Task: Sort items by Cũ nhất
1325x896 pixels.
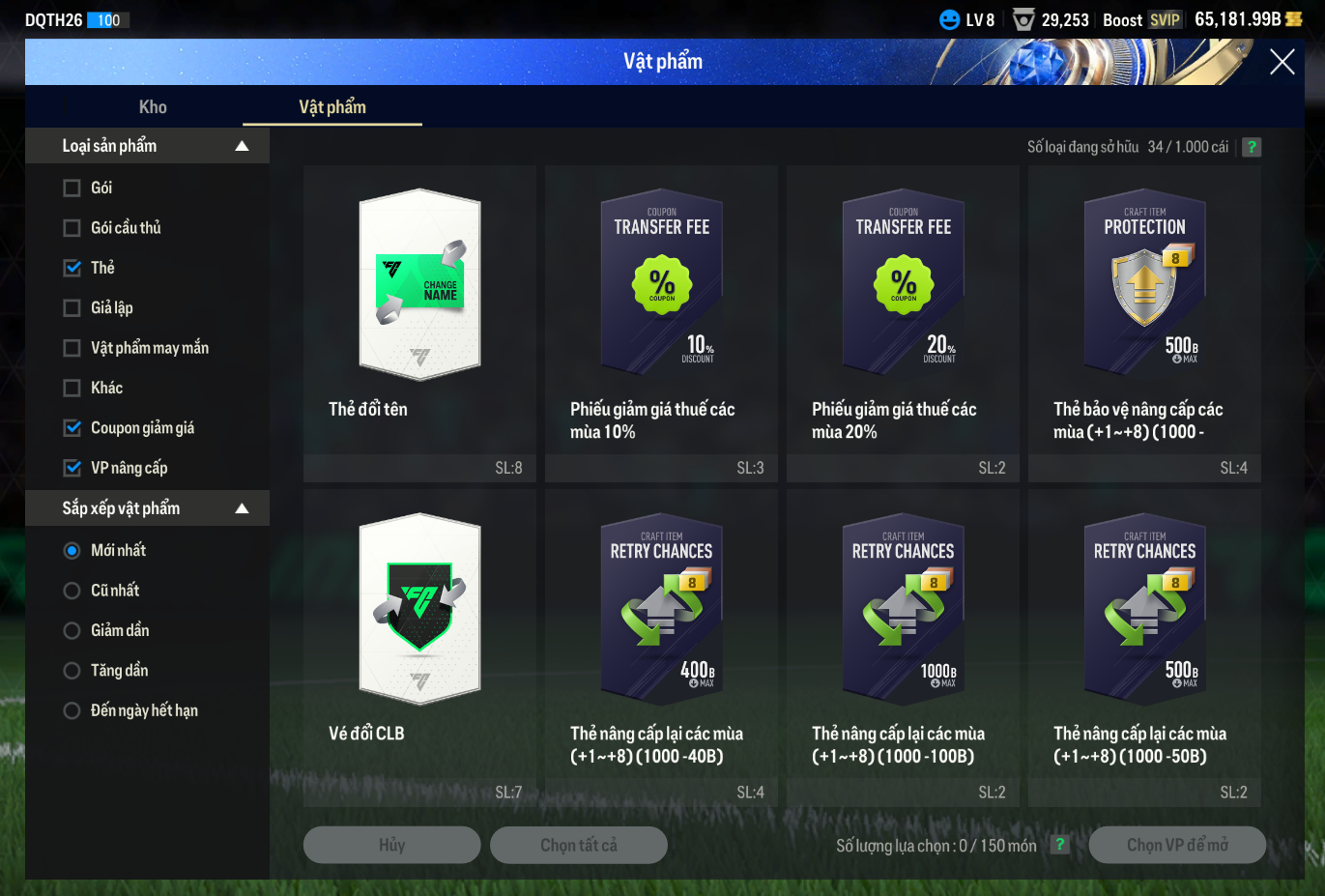Action: coord(72,591)
